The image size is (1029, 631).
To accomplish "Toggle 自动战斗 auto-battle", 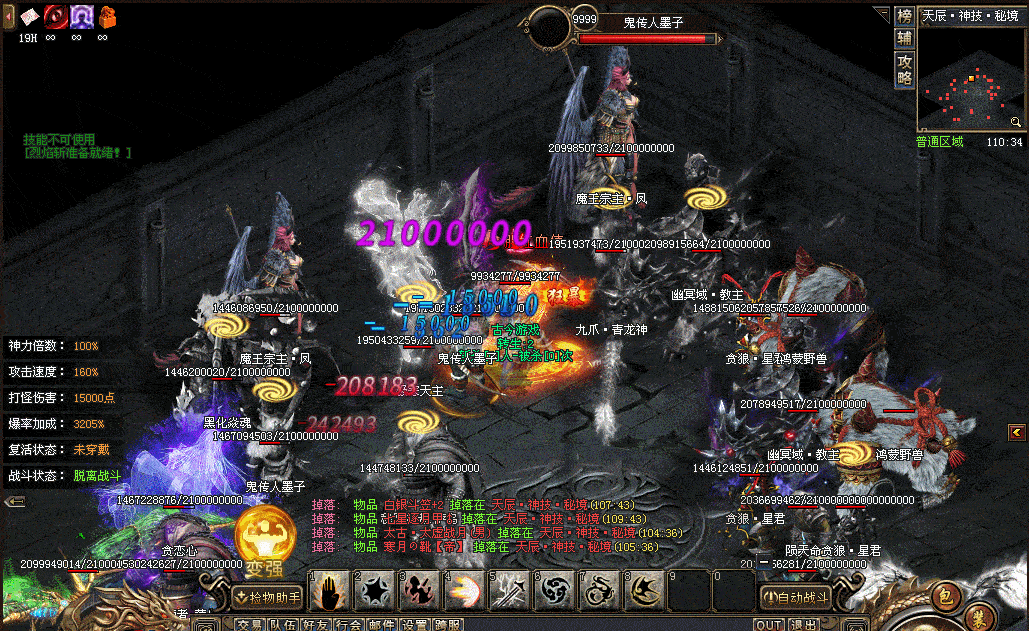I will point(795,598).
